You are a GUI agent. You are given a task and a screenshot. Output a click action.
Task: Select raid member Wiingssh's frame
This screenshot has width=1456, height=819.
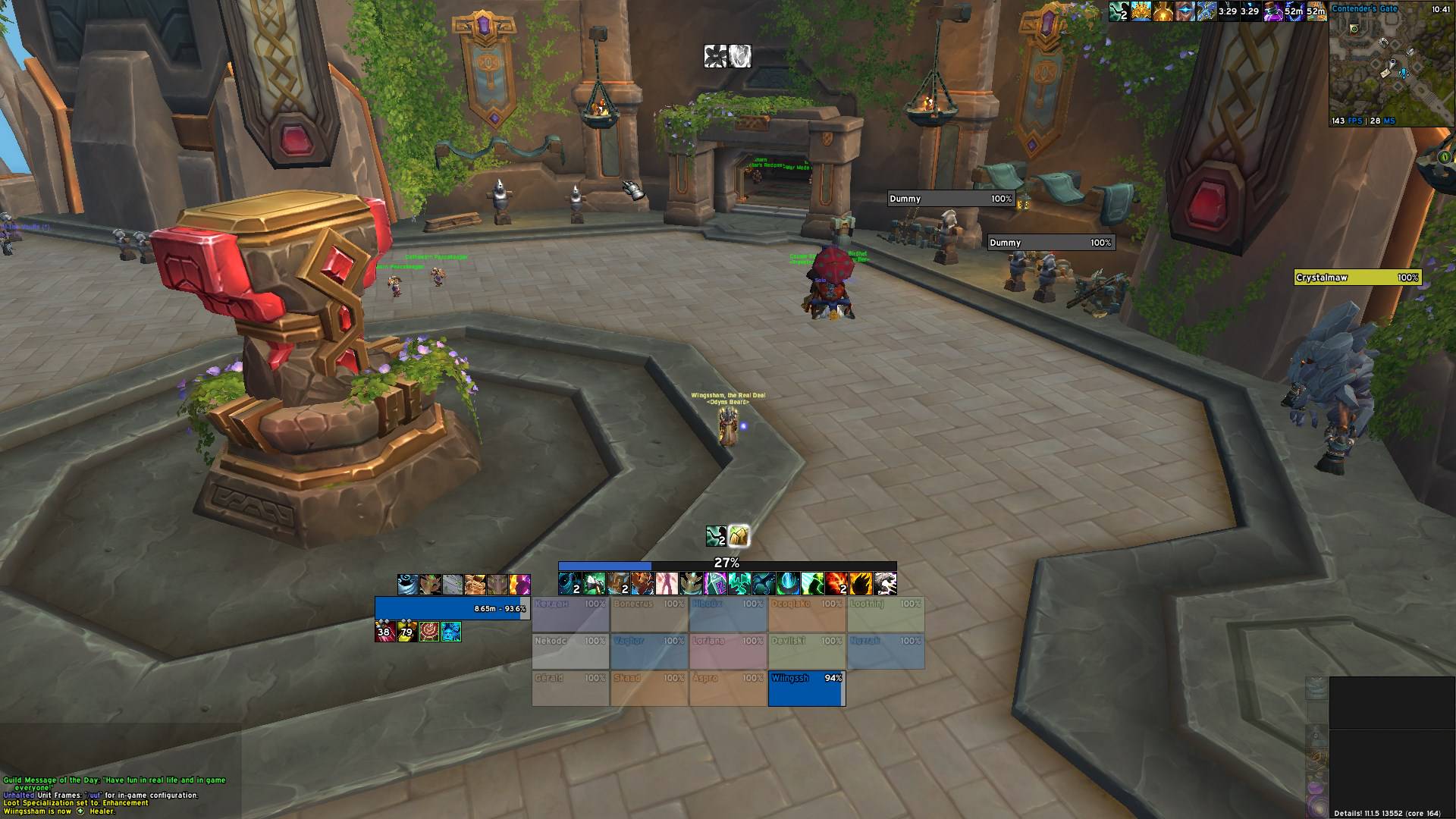point(806,689)
